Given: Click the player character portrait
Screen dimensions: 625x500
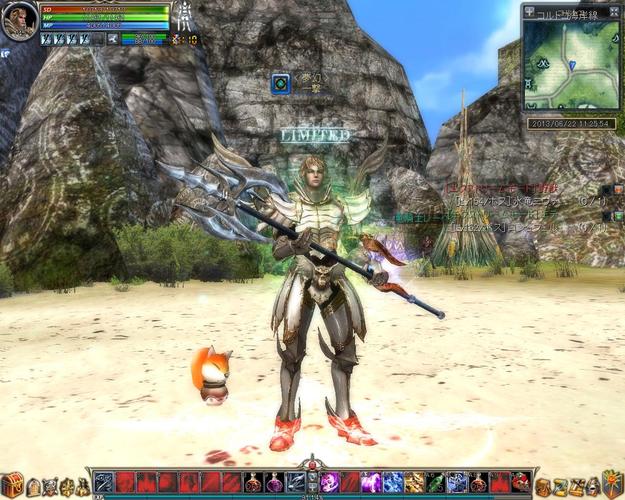Looking at the screenshot, I should coord(19,21).
